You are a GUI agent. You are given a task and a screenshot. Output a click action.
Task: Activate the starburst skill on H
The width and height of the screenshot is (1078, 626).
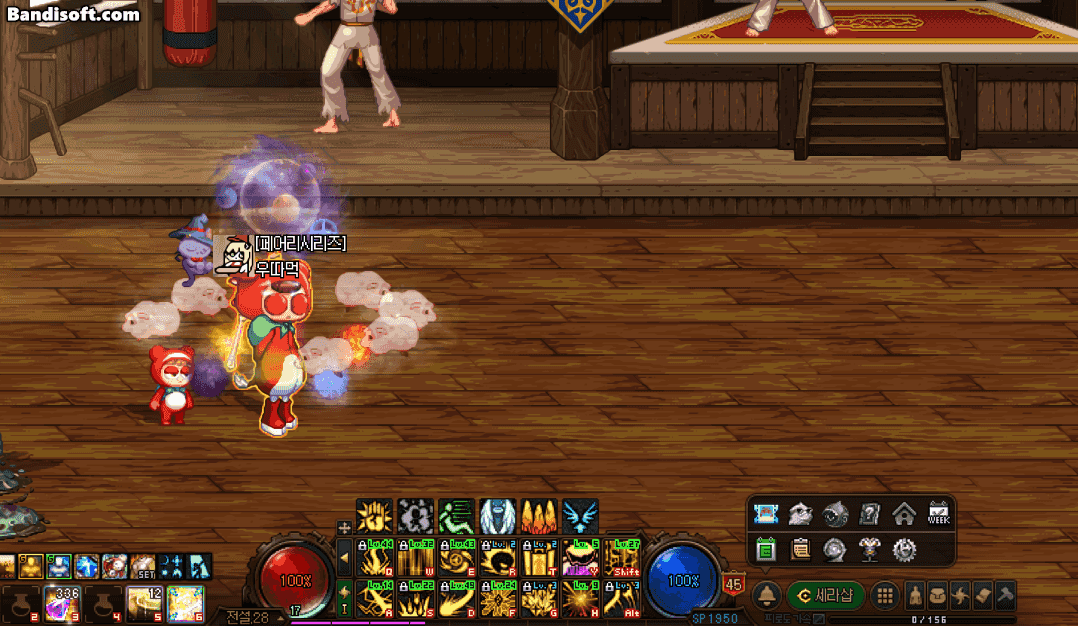point(580,598)
